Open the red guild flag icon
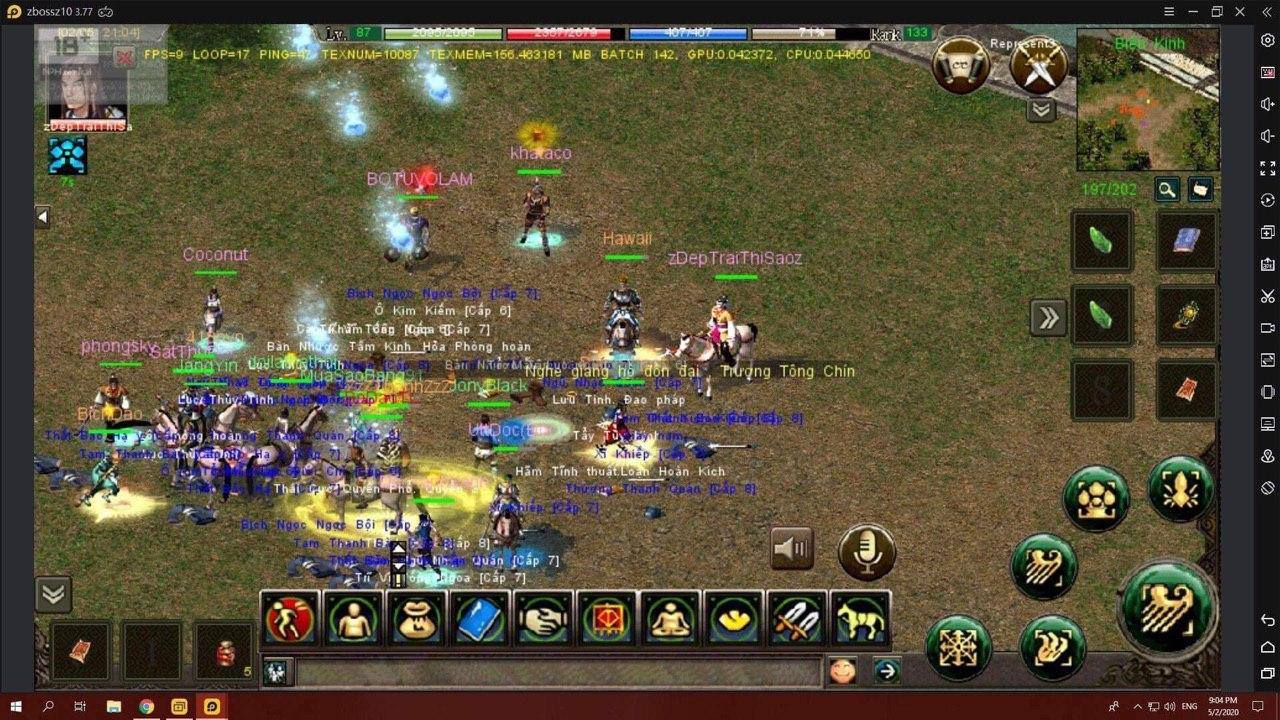Viewport: 1280px width, 720px height. [609, 620]
